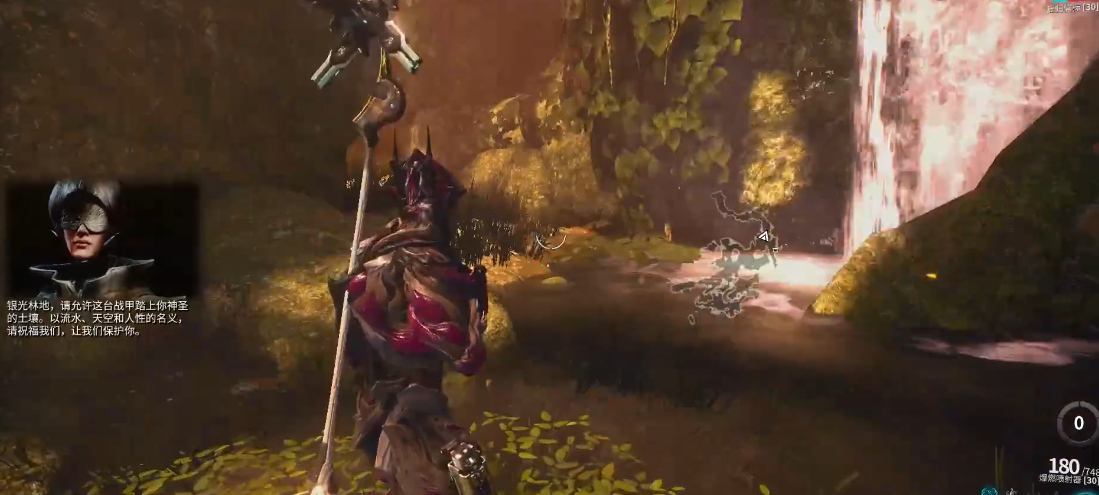
Task: Select the white objective waypoint marker
Action: pyautogui.click(x=763, y=237)
